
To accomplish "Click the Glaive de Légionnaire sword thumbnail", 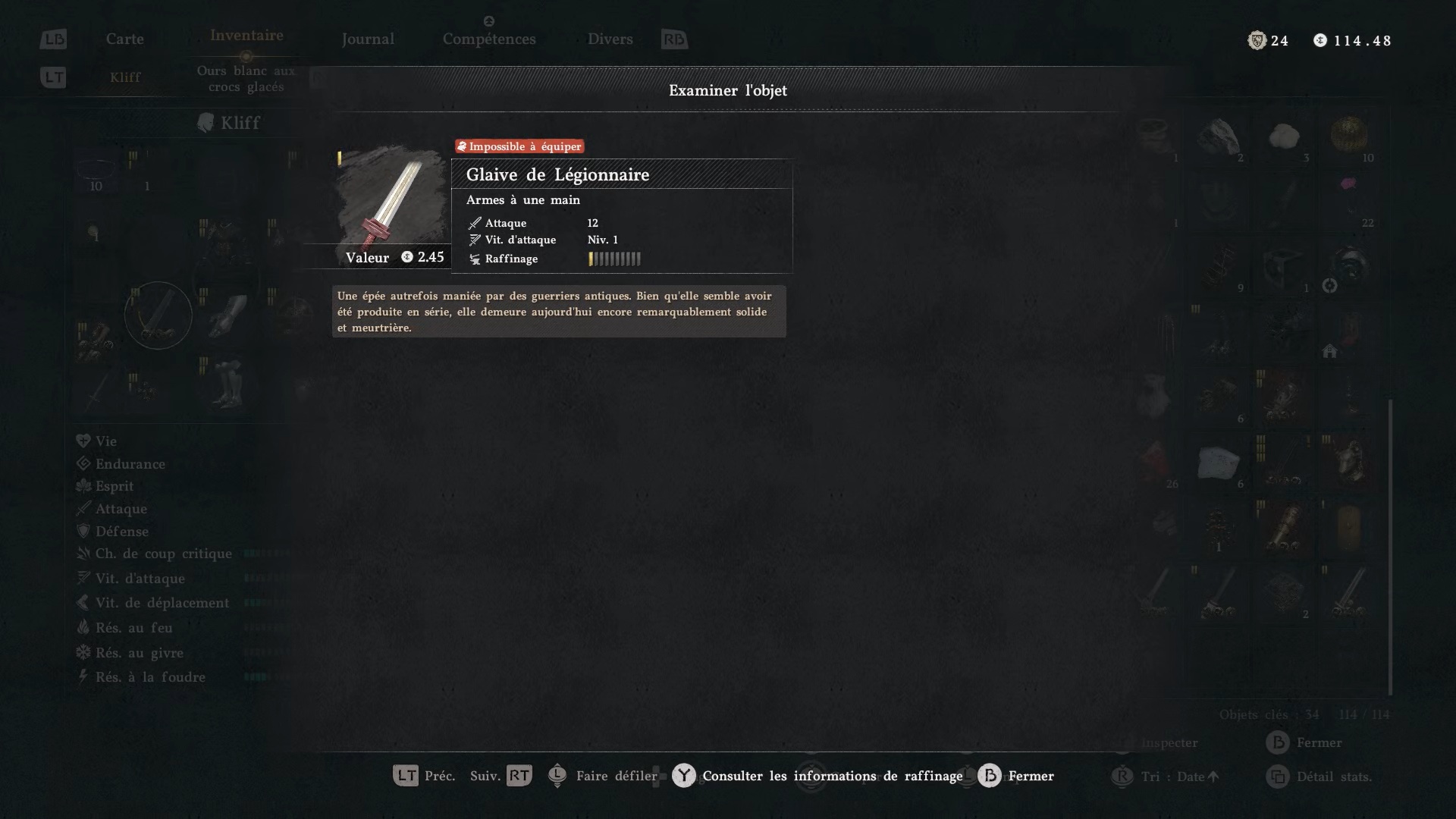I will click(x=391, y=199).
